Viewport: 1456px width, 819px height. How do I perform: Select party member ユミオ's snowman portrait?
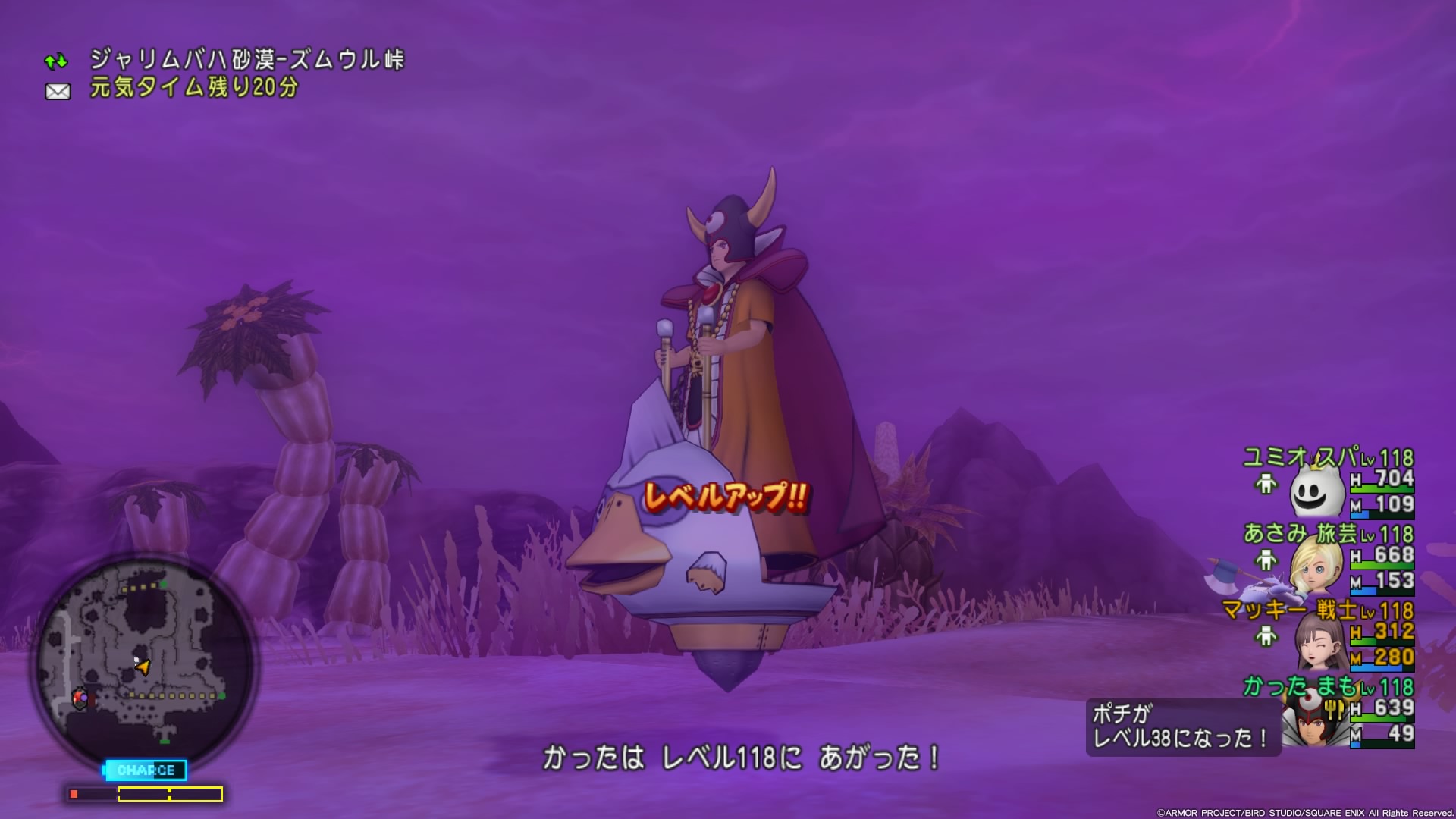coord(1316,492)
